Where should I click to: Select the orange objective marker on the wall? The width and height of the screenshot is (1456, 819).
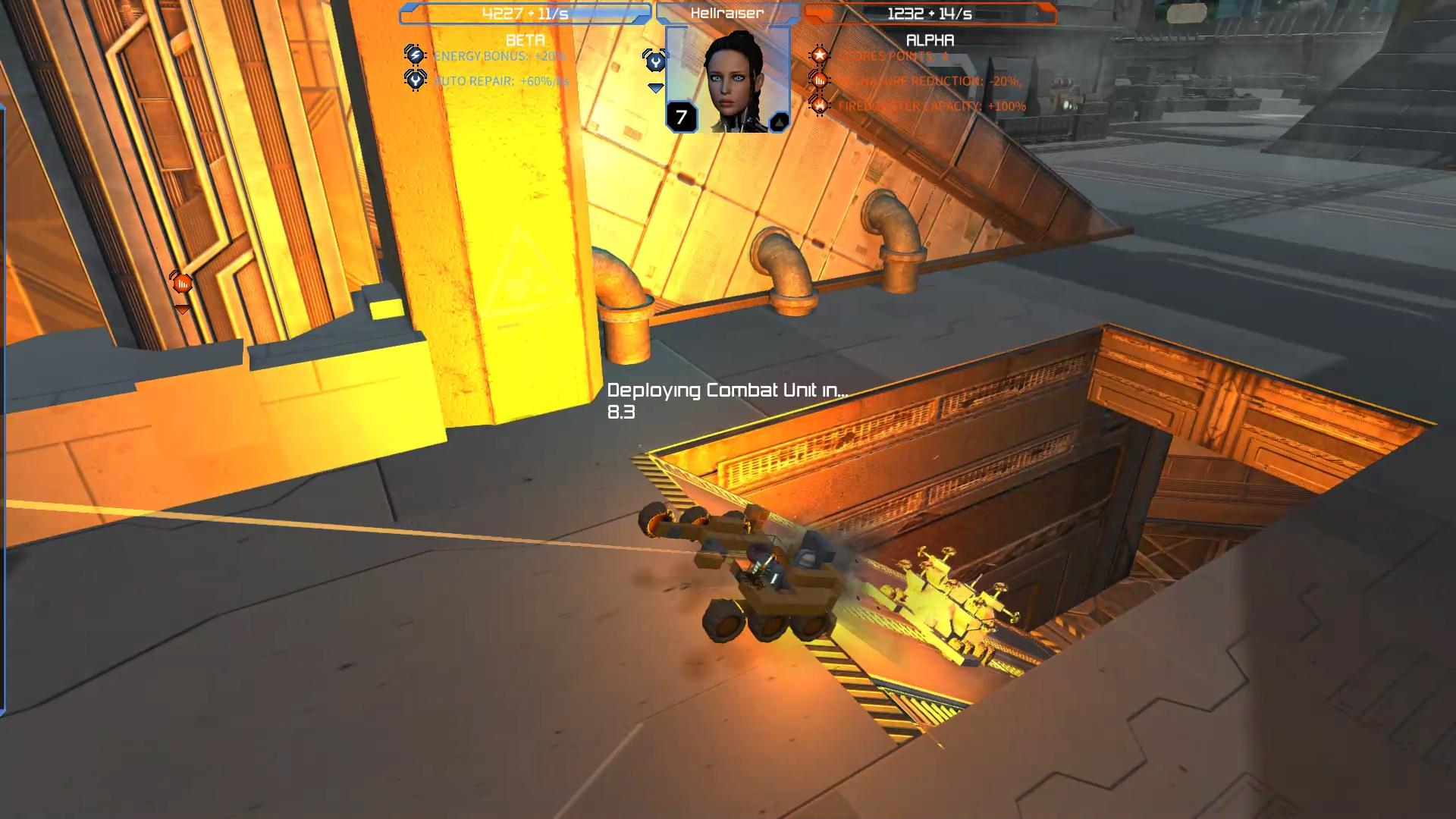pyautogui.click(x=180, y=281)
